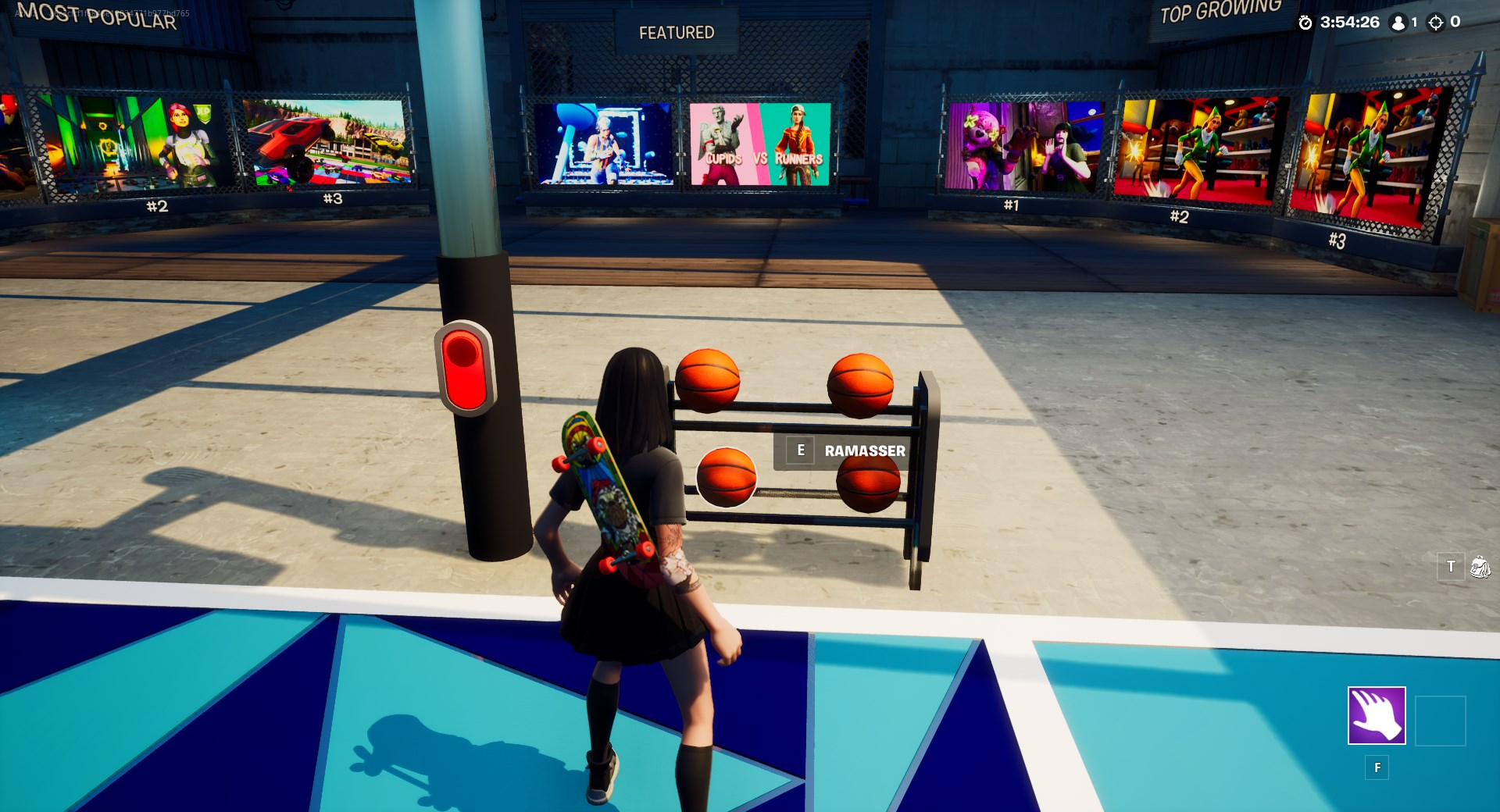This screenshot has height=812, width=1500.
Task: Open the spray can emote icon near the T prompt
Action: pos(1480,567)
